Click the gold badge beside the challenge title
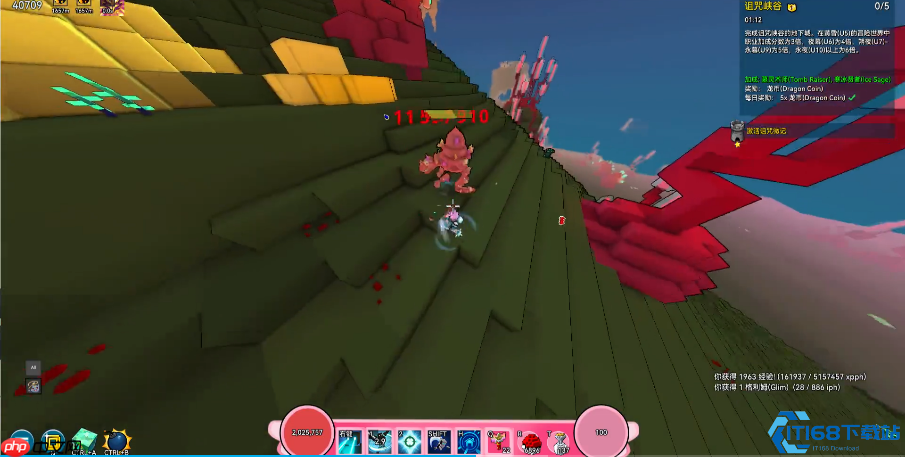The height and width of the screenshot is (457, 905). [x=793, y=6]
